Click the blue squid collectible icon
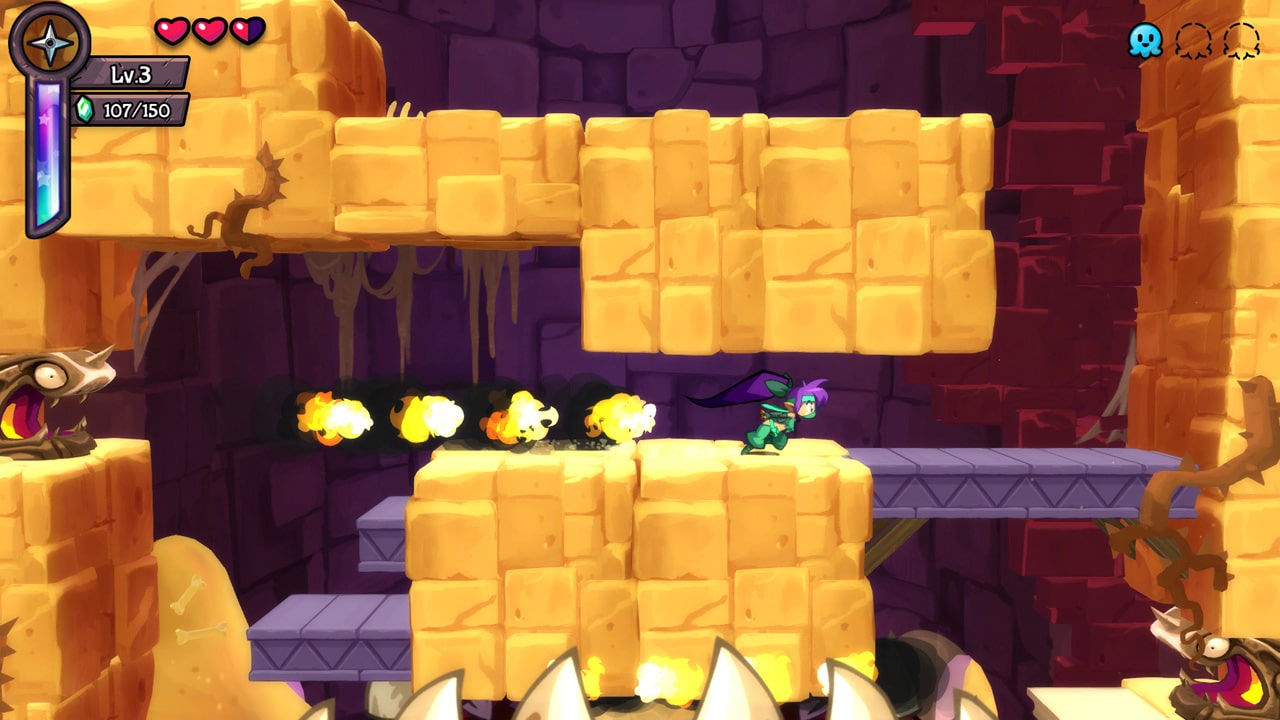The width and height of the screenshot is (1280, 720). click(x=1146, y=40)
